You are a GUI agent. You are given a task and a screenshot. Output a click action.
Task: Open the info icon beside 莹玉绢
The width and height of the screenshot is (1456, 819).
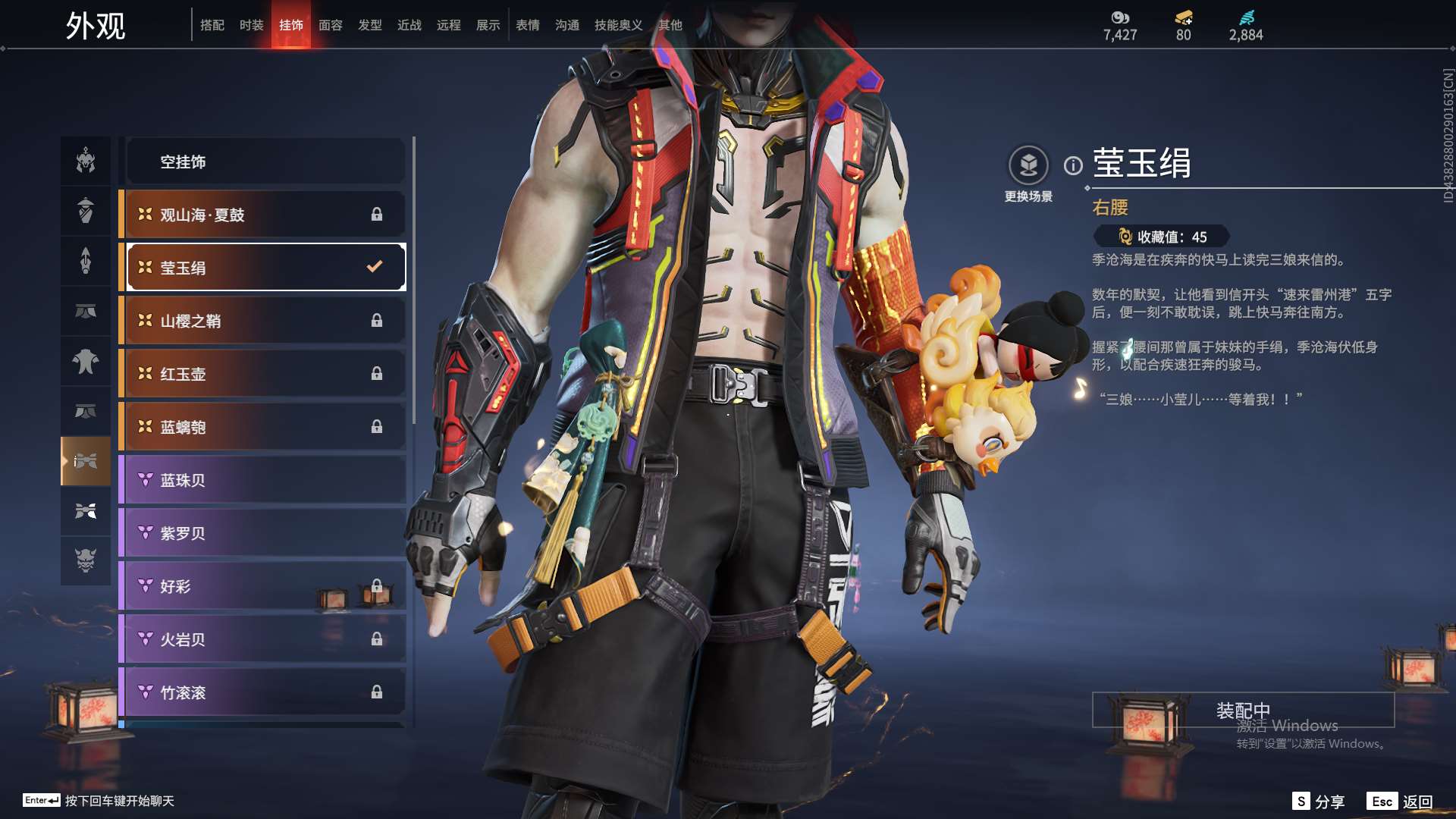pyautogui.click(x=1073, y=165)
